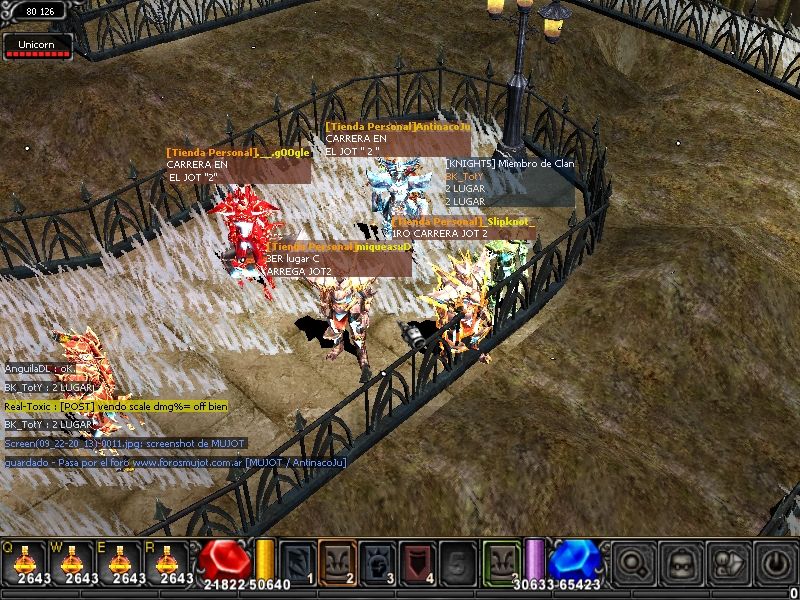Select skill slot number 1

[x=297, y=561]
